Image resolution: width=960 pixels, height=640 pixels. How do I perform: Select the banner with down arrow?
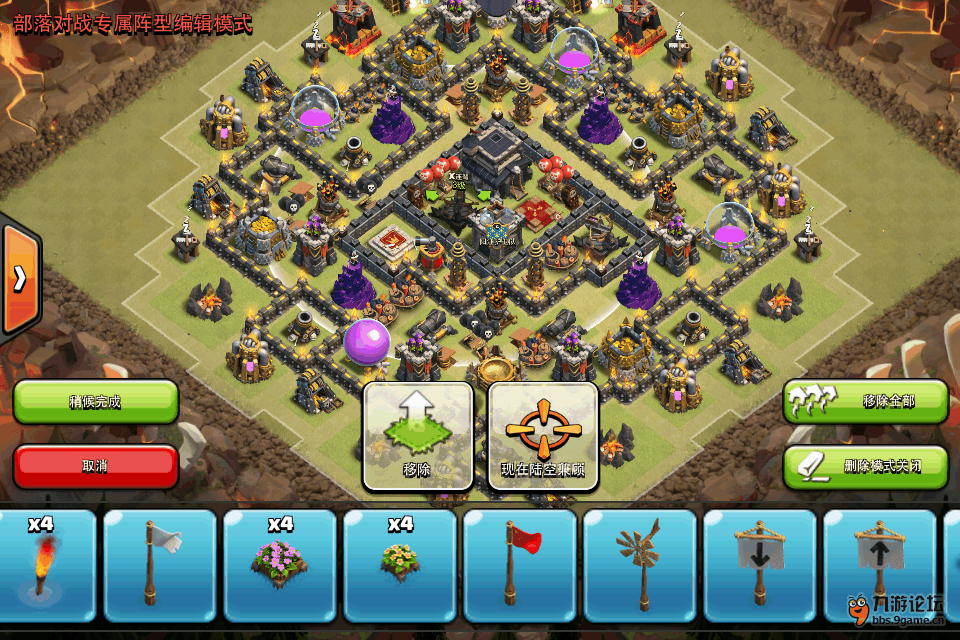[x=760, y=567]
